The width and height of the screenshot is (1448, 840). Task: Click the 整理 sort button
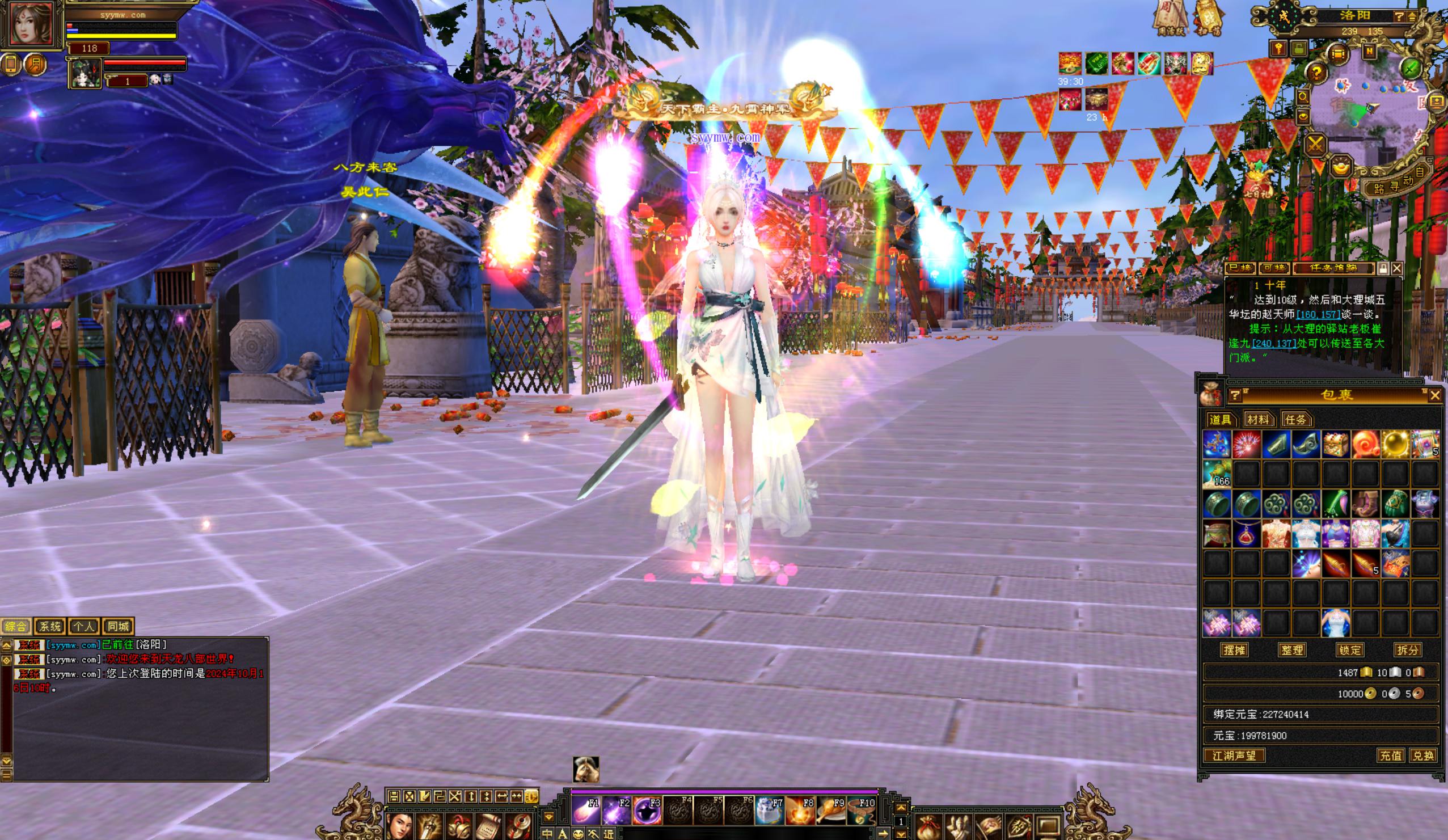pos(1291,650)
